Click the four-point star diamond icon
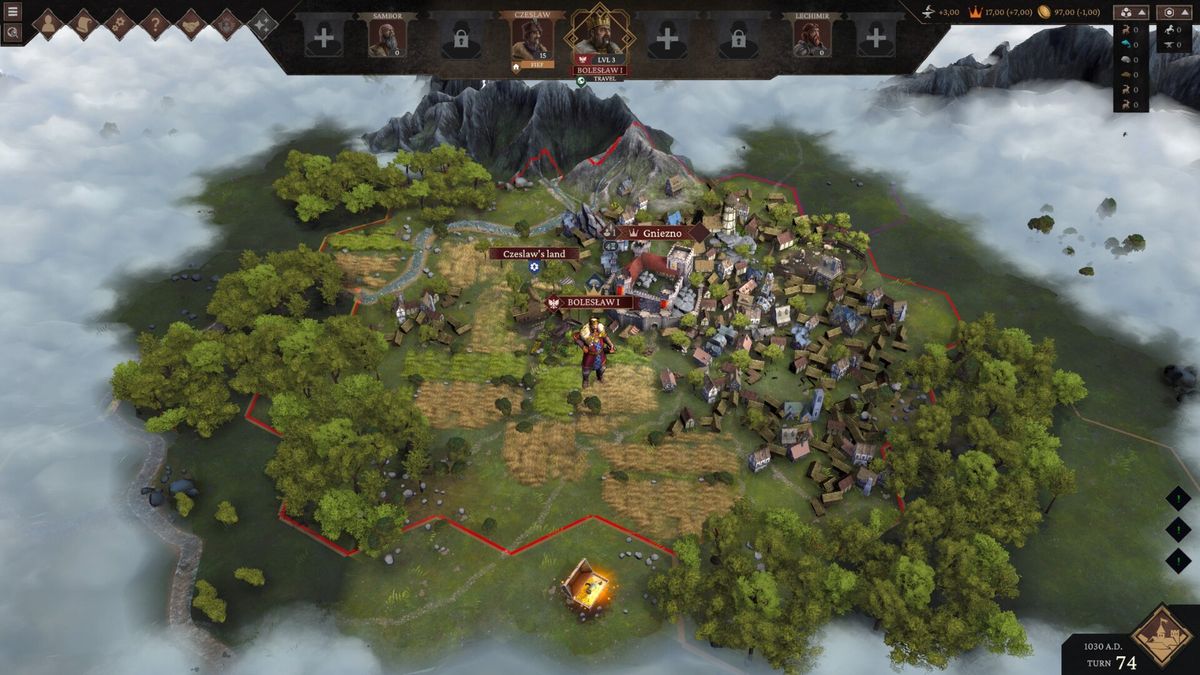The height and width of the screenshot is (675, 1200). (262, 24)
